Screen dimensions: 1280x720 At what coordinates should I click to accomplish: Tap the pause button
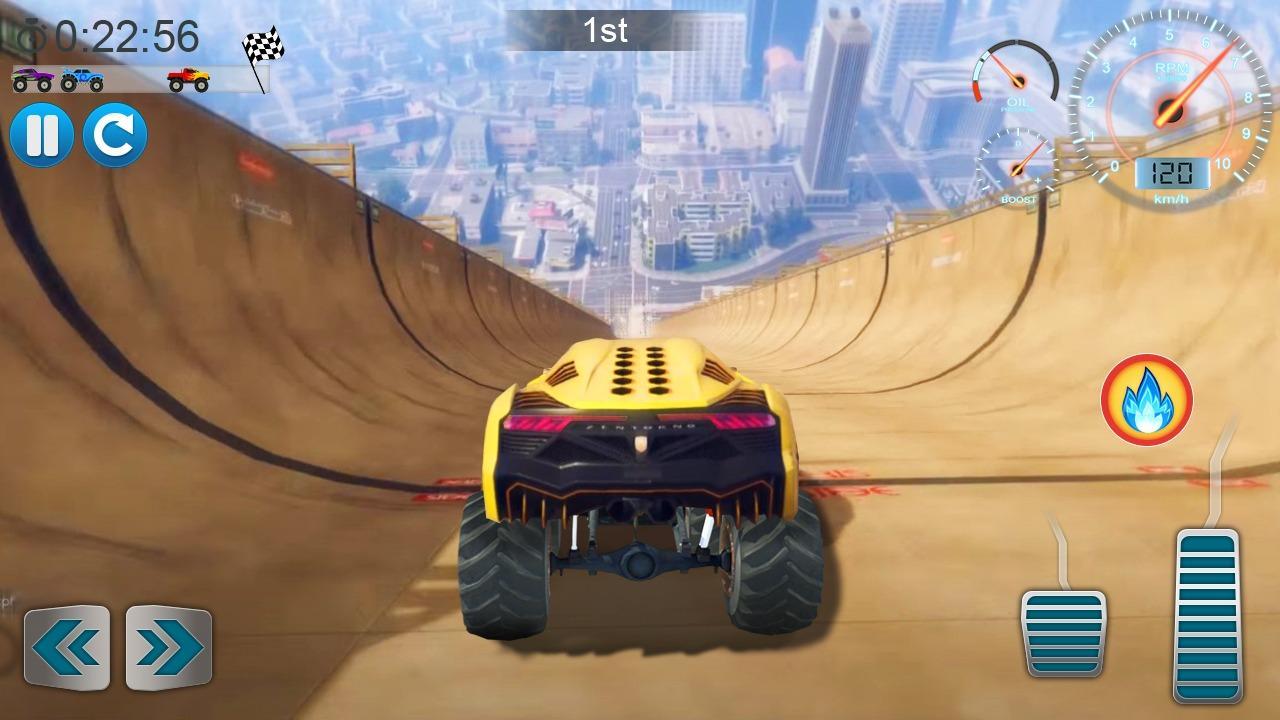click(x=42, y=137)
